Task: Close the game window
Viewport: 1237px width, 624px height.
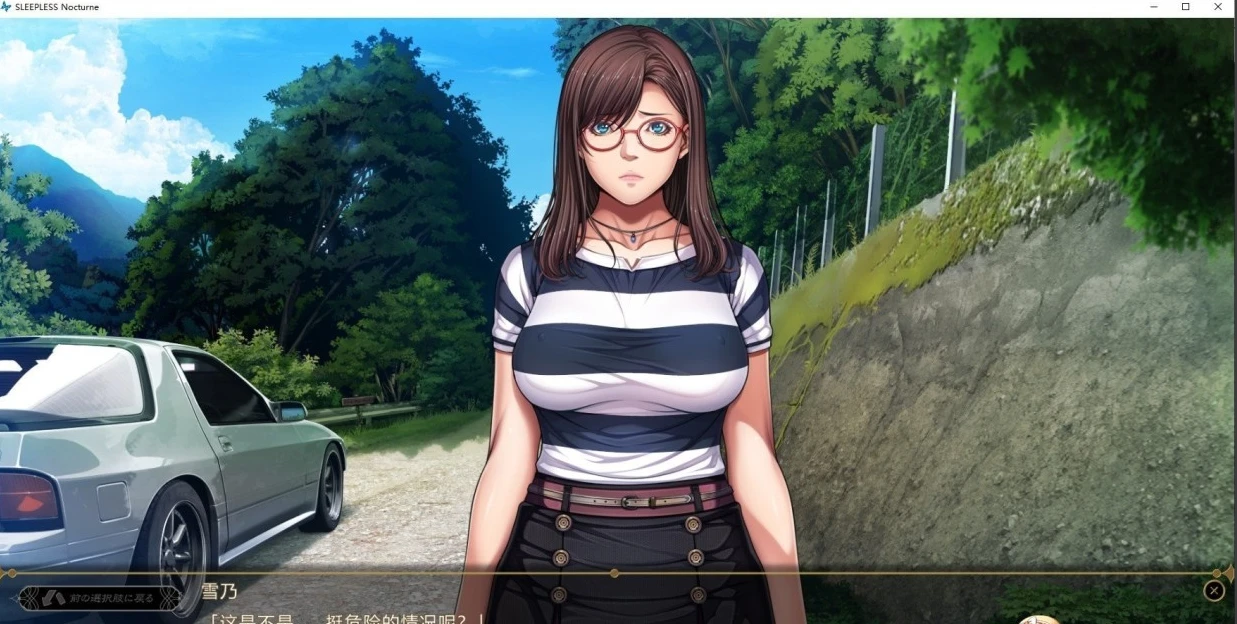Action: pyautogui.click(x=1218, y=7)
